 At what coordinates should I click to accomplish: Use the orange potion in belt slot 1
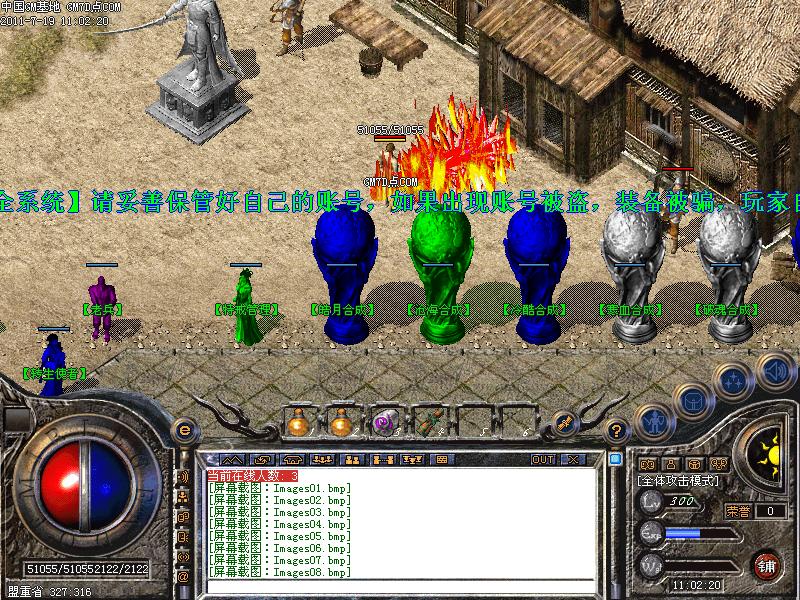[297, 424]
